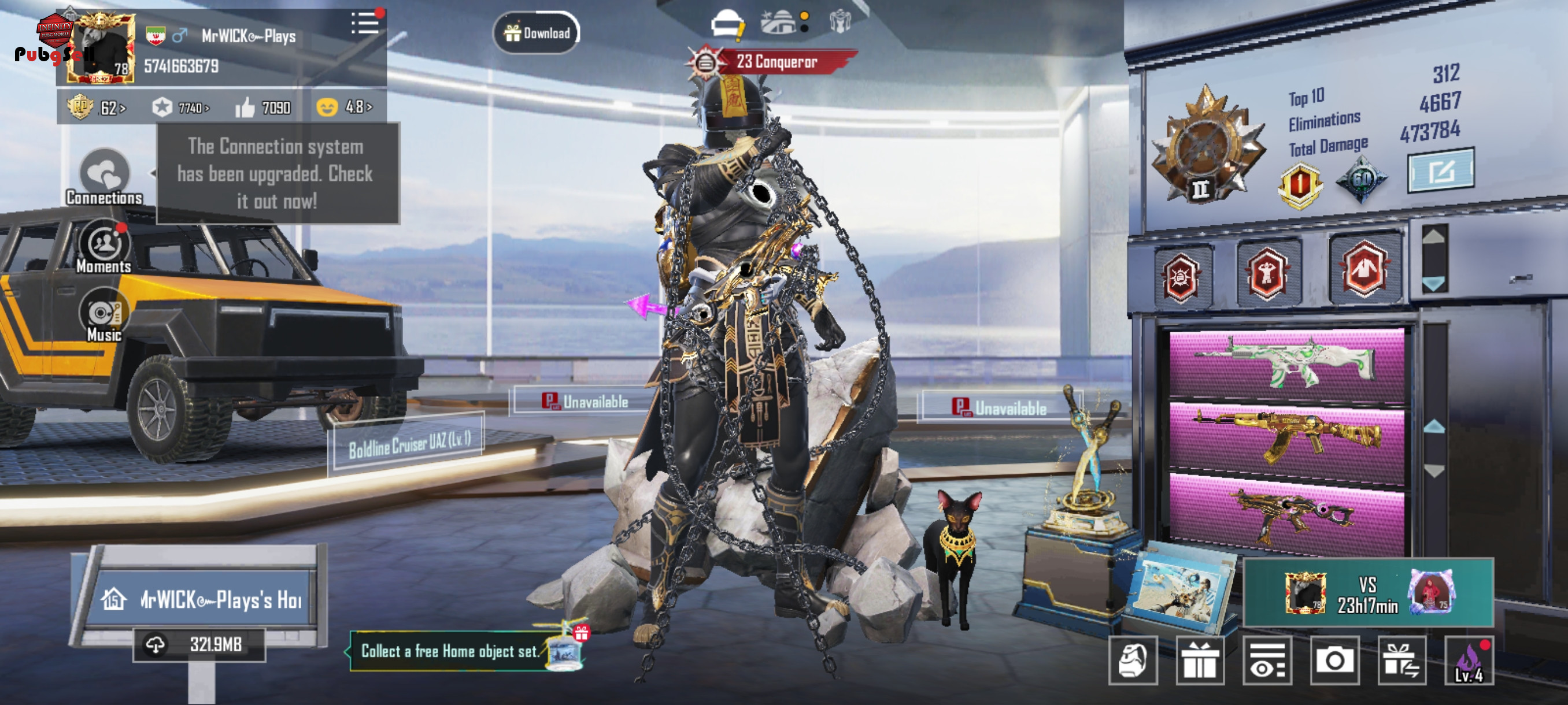
Task: Open the 23 Conqueror rank banner
Action: pyautogui.click(x=775, y=61)
